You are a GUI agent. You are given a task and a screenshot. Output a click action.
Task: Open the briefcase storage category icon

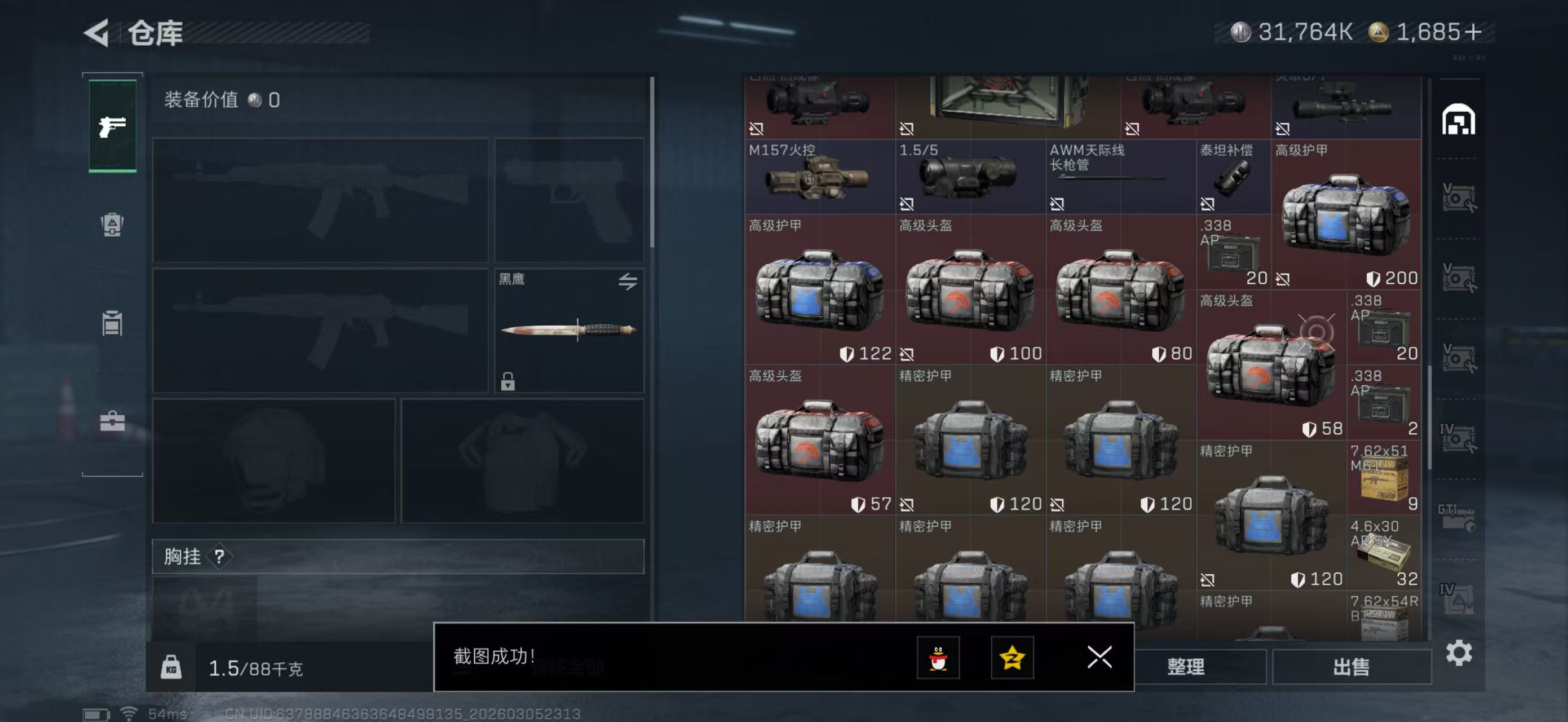[113, 420]
